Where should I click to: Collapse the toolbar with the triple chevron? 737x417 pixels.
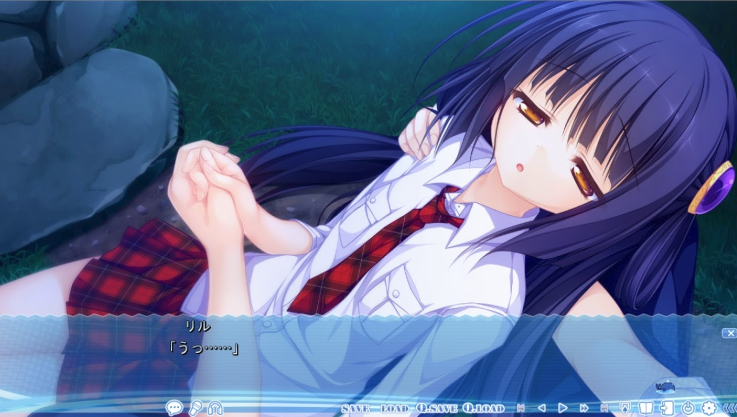(729, 408)
